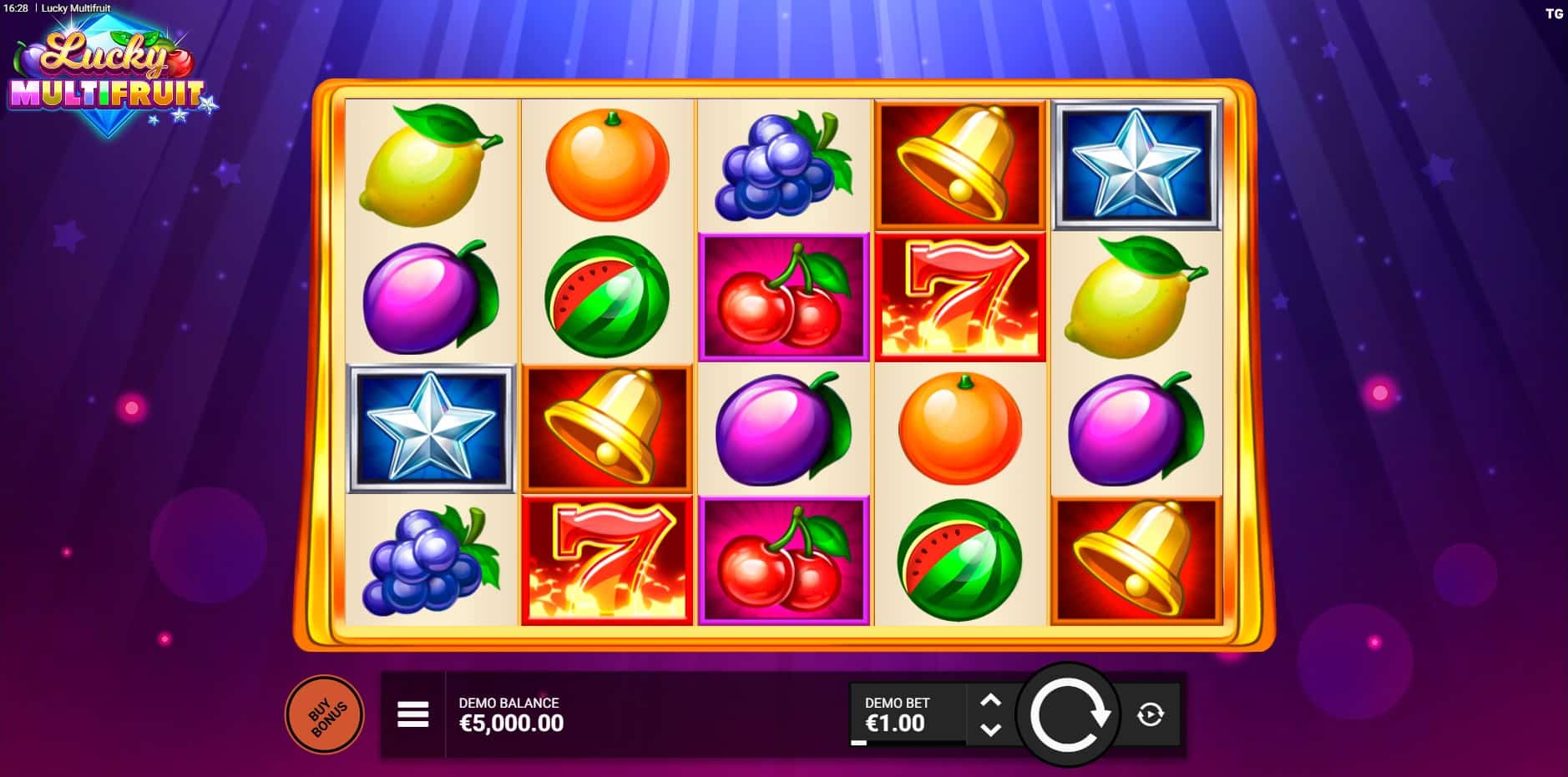
Task: Decrease the demo bet with the down arrow
Action: point(990,729)
